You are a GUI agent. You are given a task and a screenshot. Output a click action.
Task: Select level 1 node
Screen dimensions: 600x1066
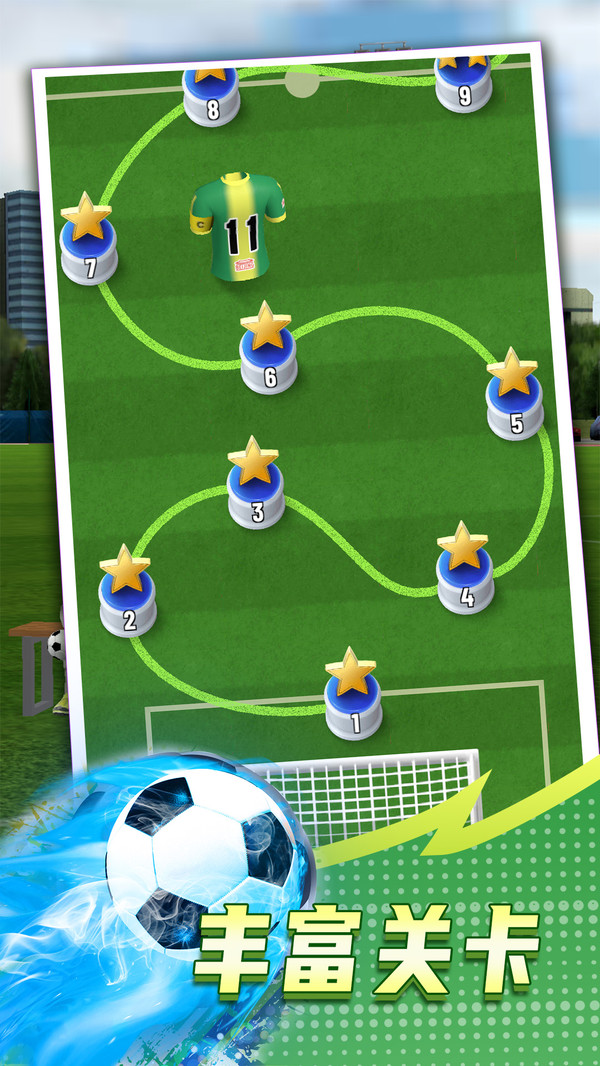[x=352, y=701]
